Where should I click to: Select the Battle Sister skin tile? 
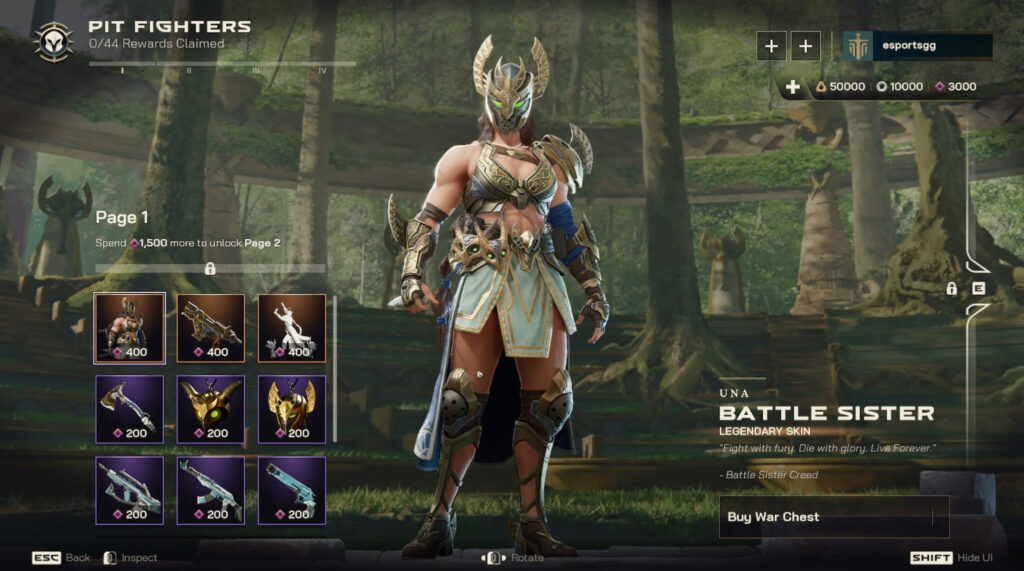130,328
